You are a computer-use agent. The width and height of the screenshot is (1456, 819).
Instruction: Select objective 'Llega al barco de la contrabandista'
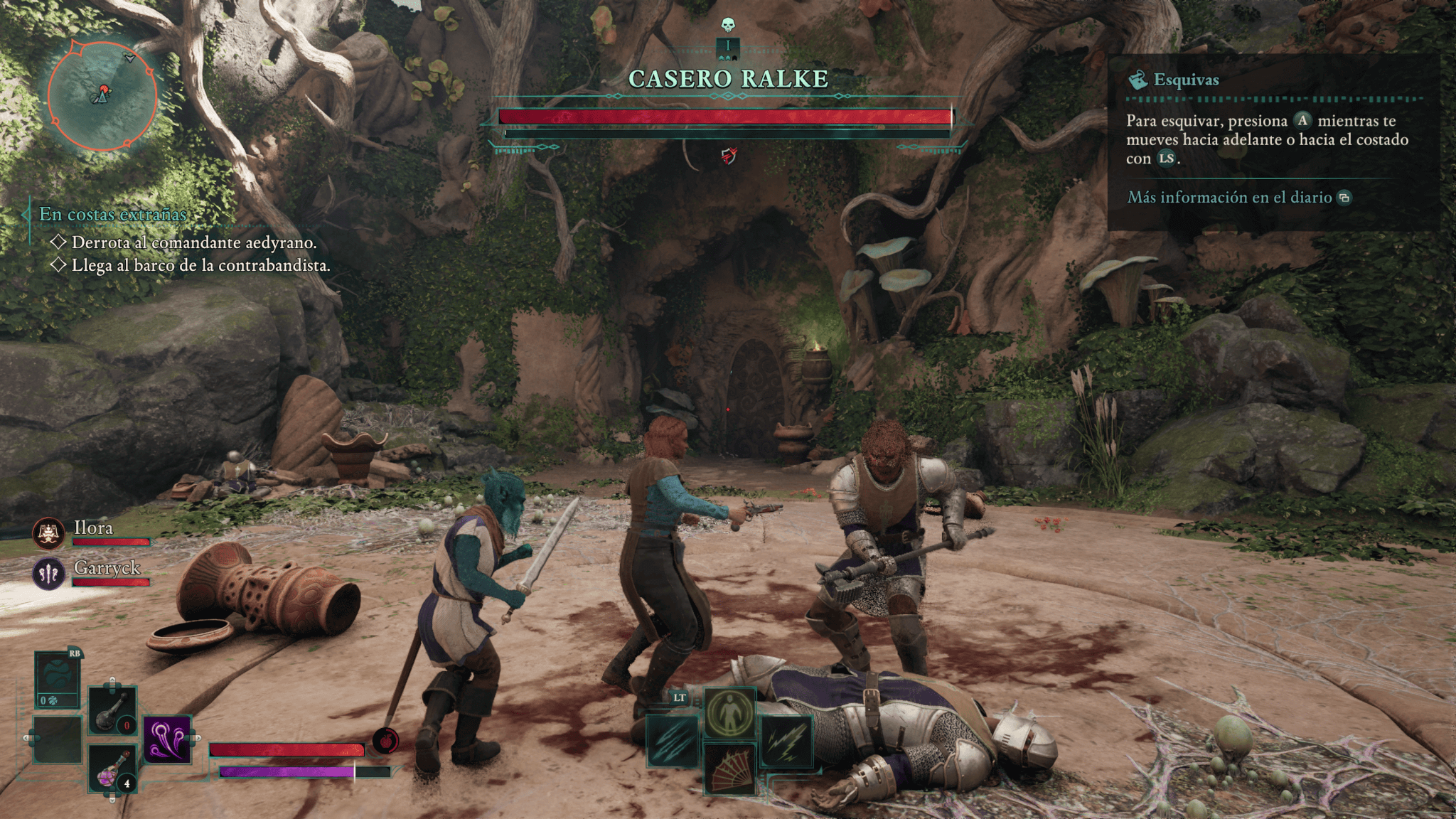[x=200, y=266]
